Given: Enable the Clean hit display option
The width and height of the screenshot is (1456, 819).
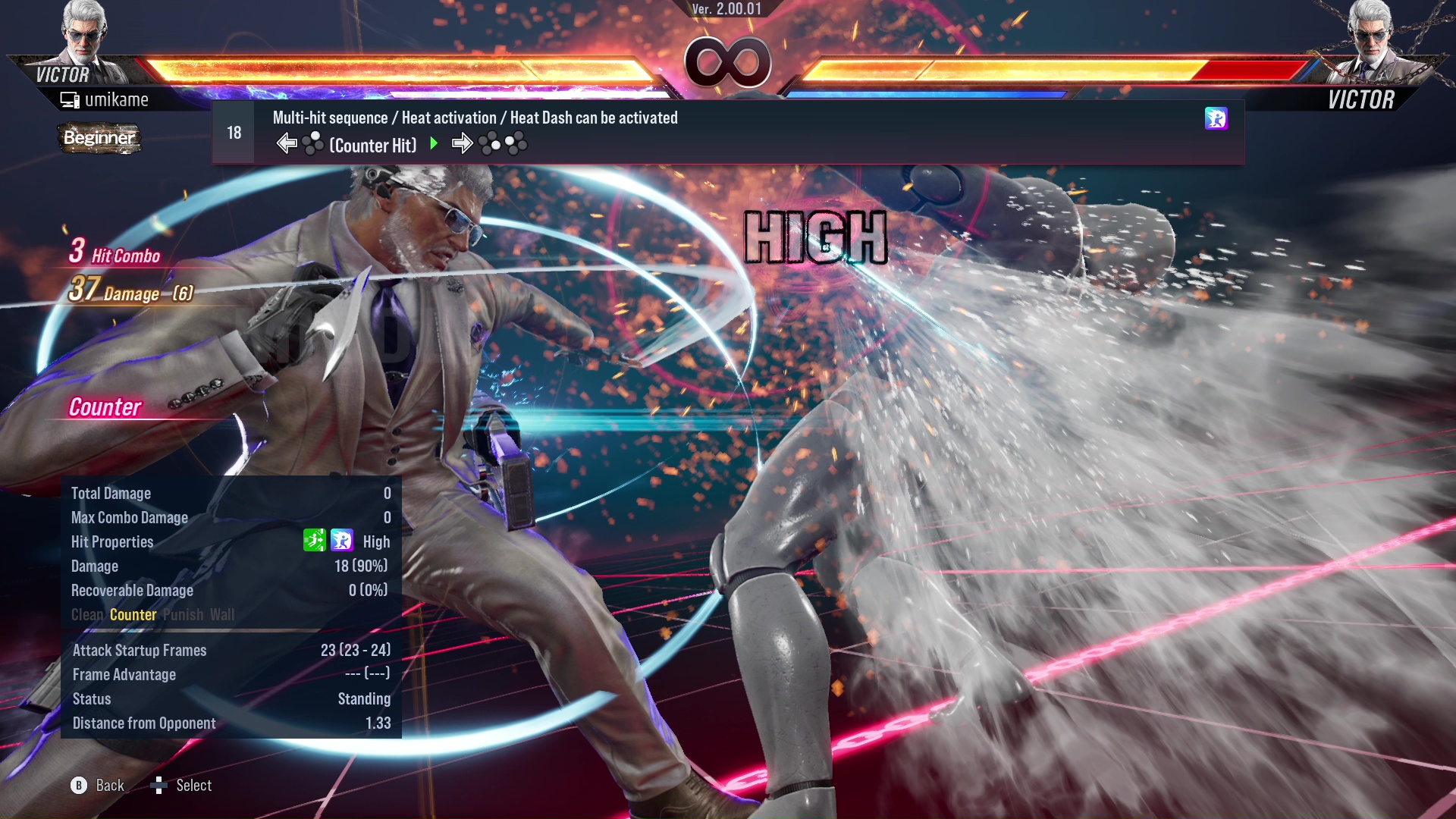Looking at the screenshot, I should click(x=86, y=615).
